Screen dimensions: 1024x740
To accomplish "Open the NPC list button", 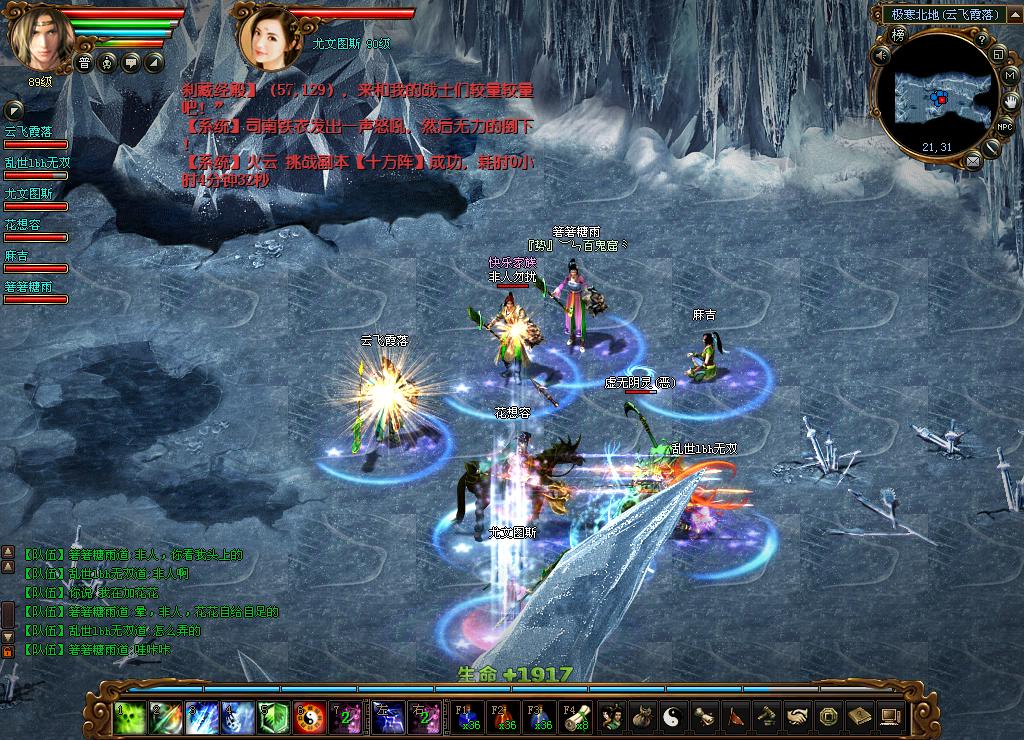I will pos(1004,127).
